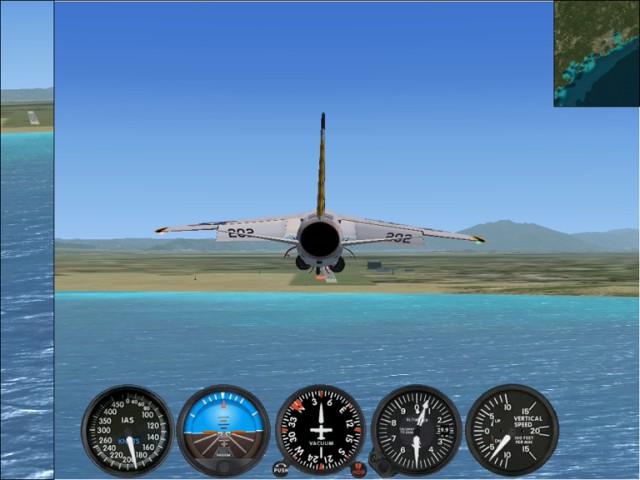Click the vertical speed indicator gauge
Screen dimensions: 640x480
click(x=512, y=430)
